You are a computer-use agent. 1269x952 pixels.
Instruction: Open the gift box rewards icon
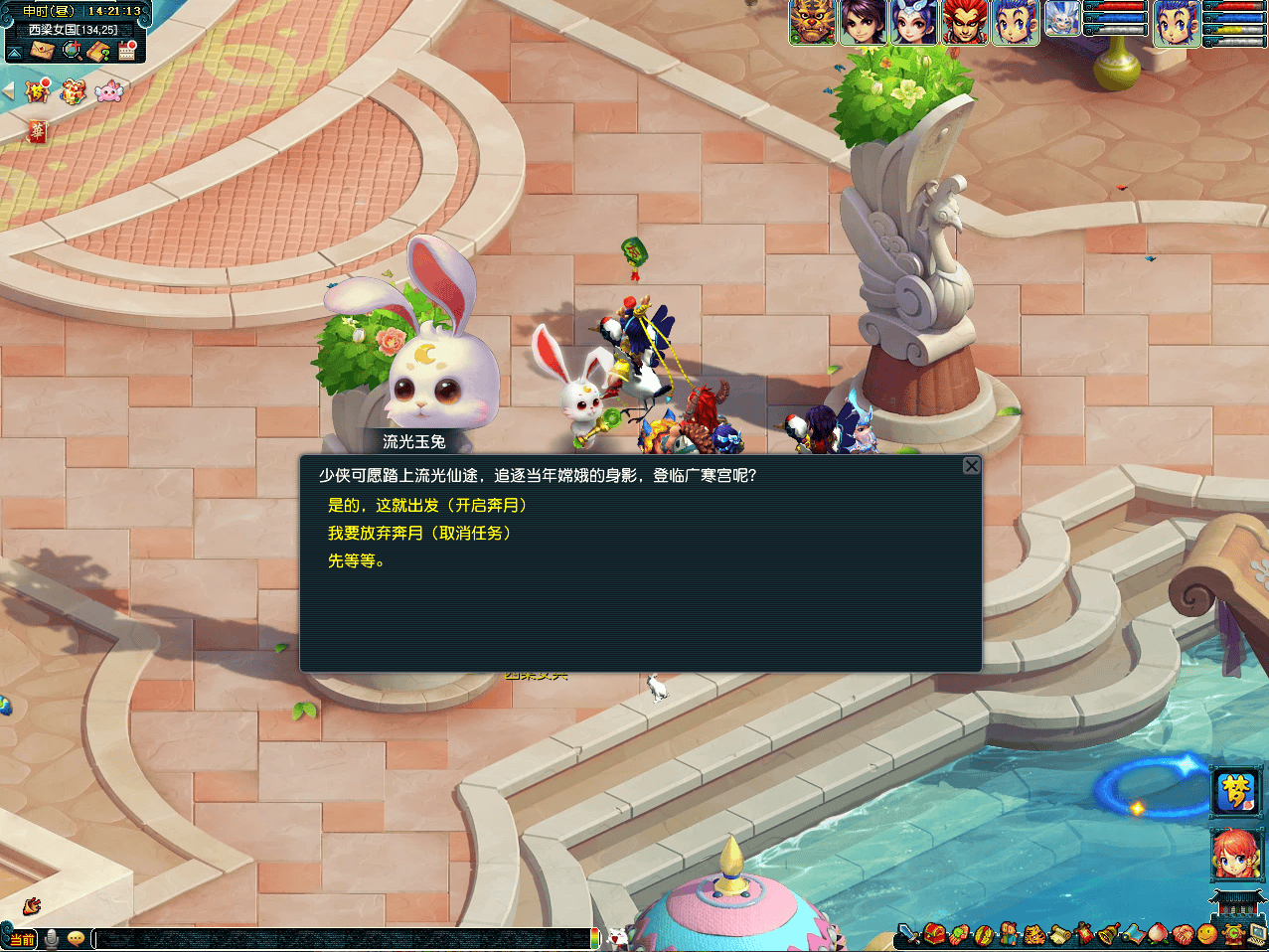click(x=73, y=92)
